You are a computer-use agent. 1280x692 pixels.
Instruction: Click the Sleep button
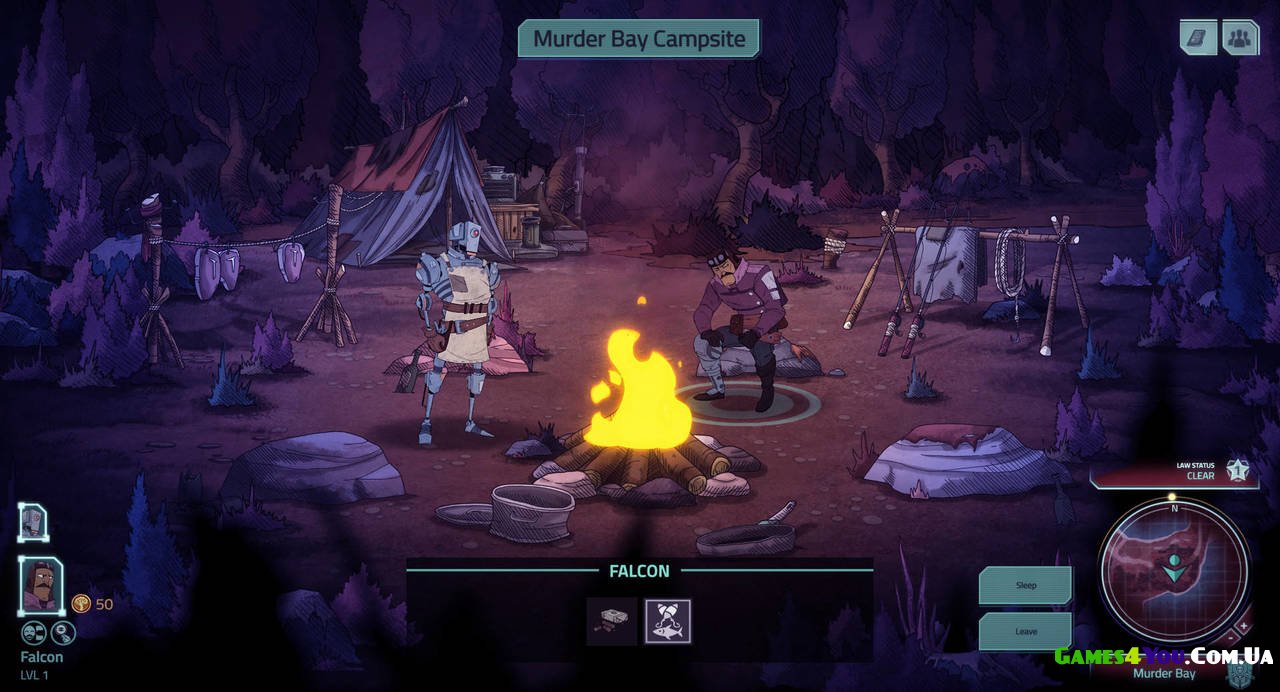click(x=1025, y=585)
